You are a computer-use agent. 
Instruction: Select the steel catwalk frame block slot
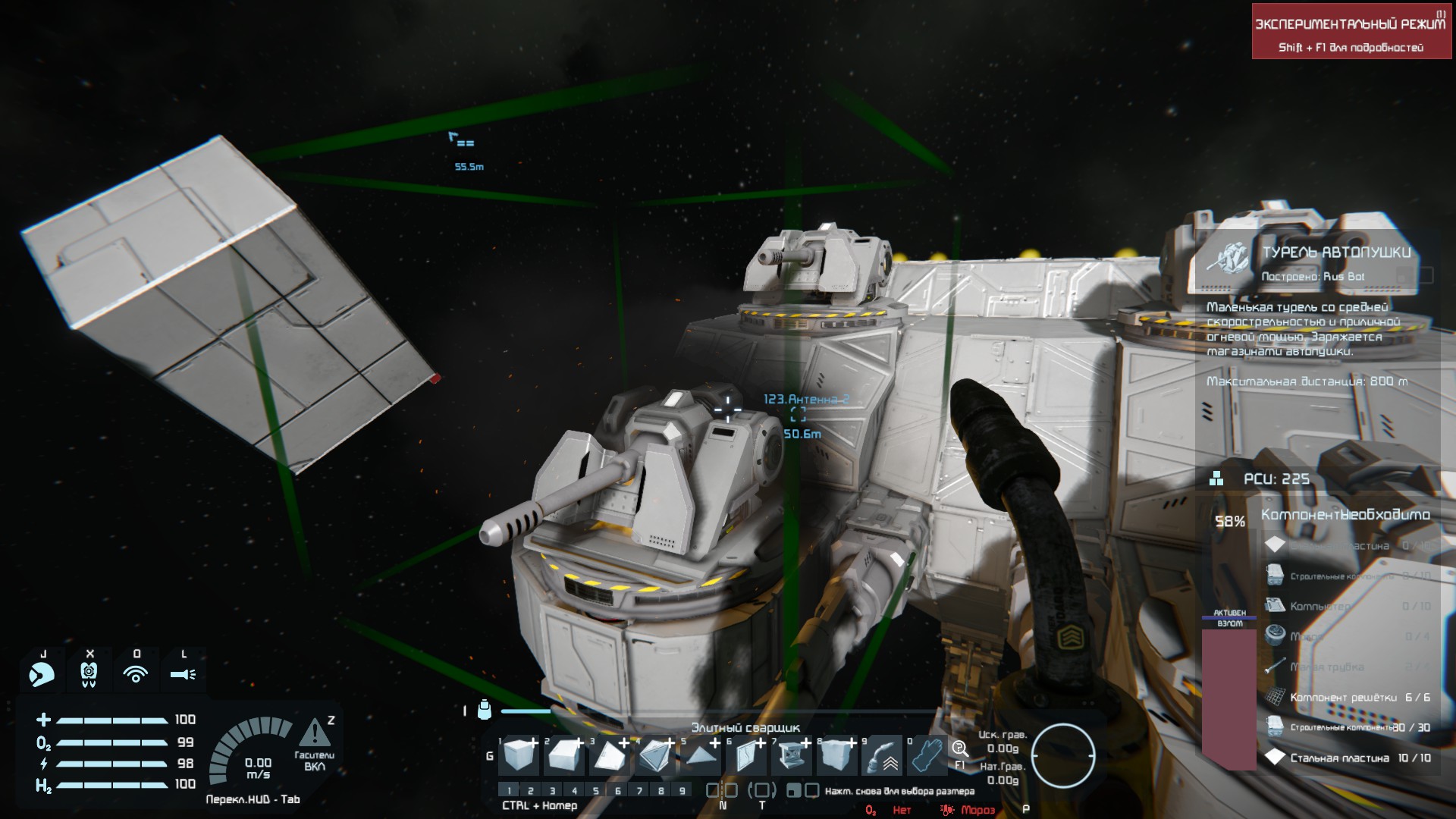point(792,755)
